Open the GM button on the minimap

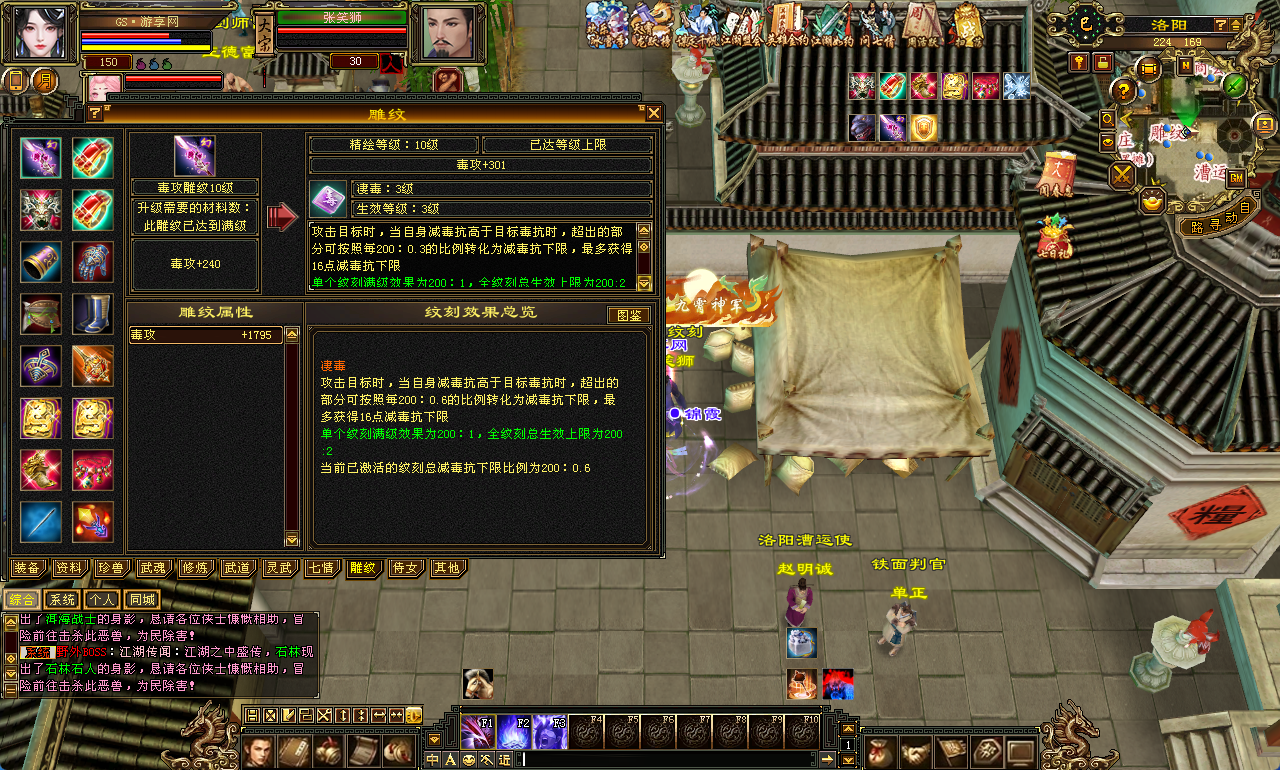[x=1236, y=177]
